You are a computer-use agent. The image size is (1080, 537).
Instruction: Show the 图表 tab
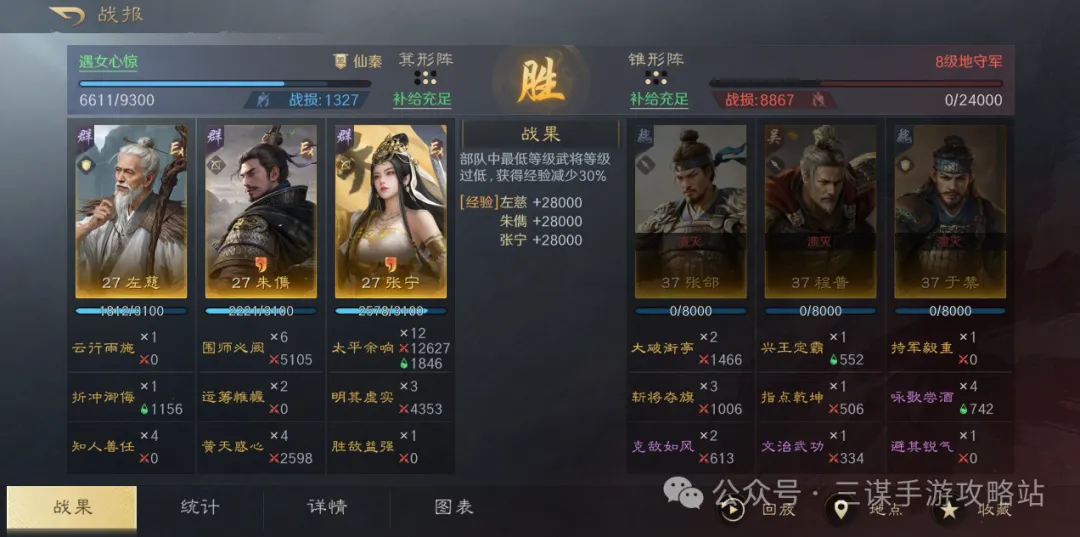click(453, 507)
